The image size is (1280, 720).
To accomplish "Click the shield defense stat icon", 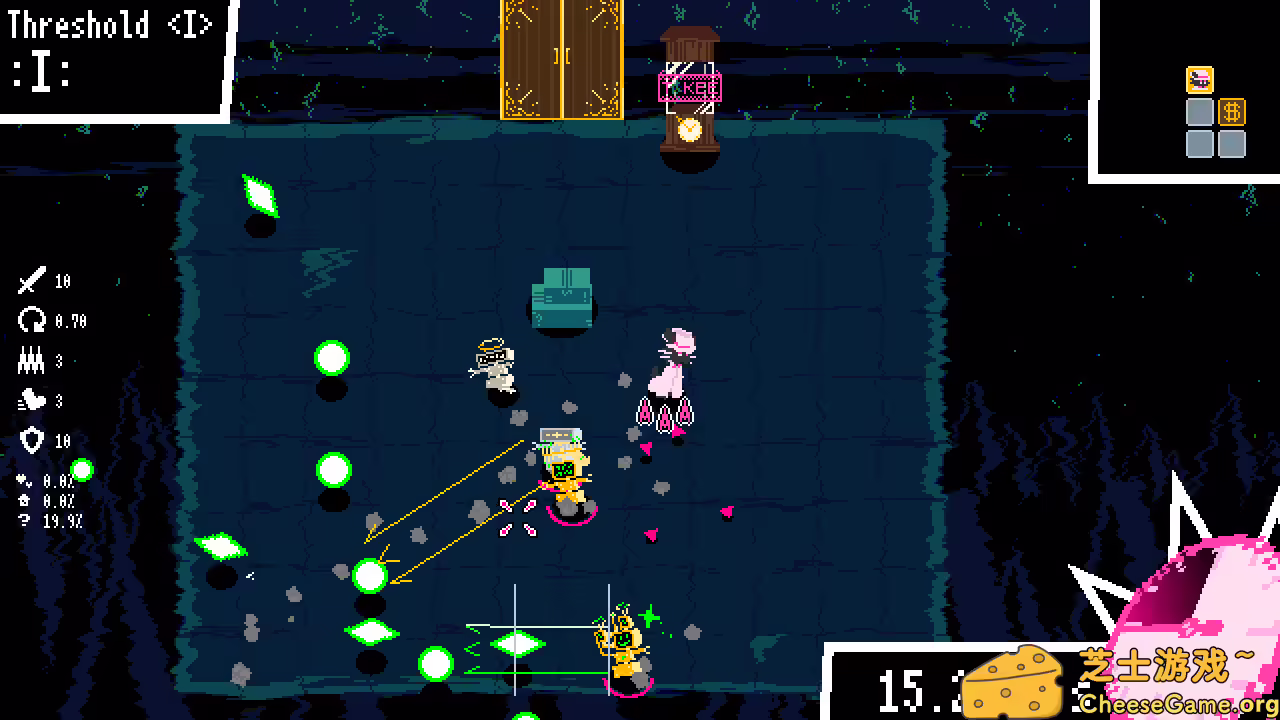I will click(x=32, y=441).
